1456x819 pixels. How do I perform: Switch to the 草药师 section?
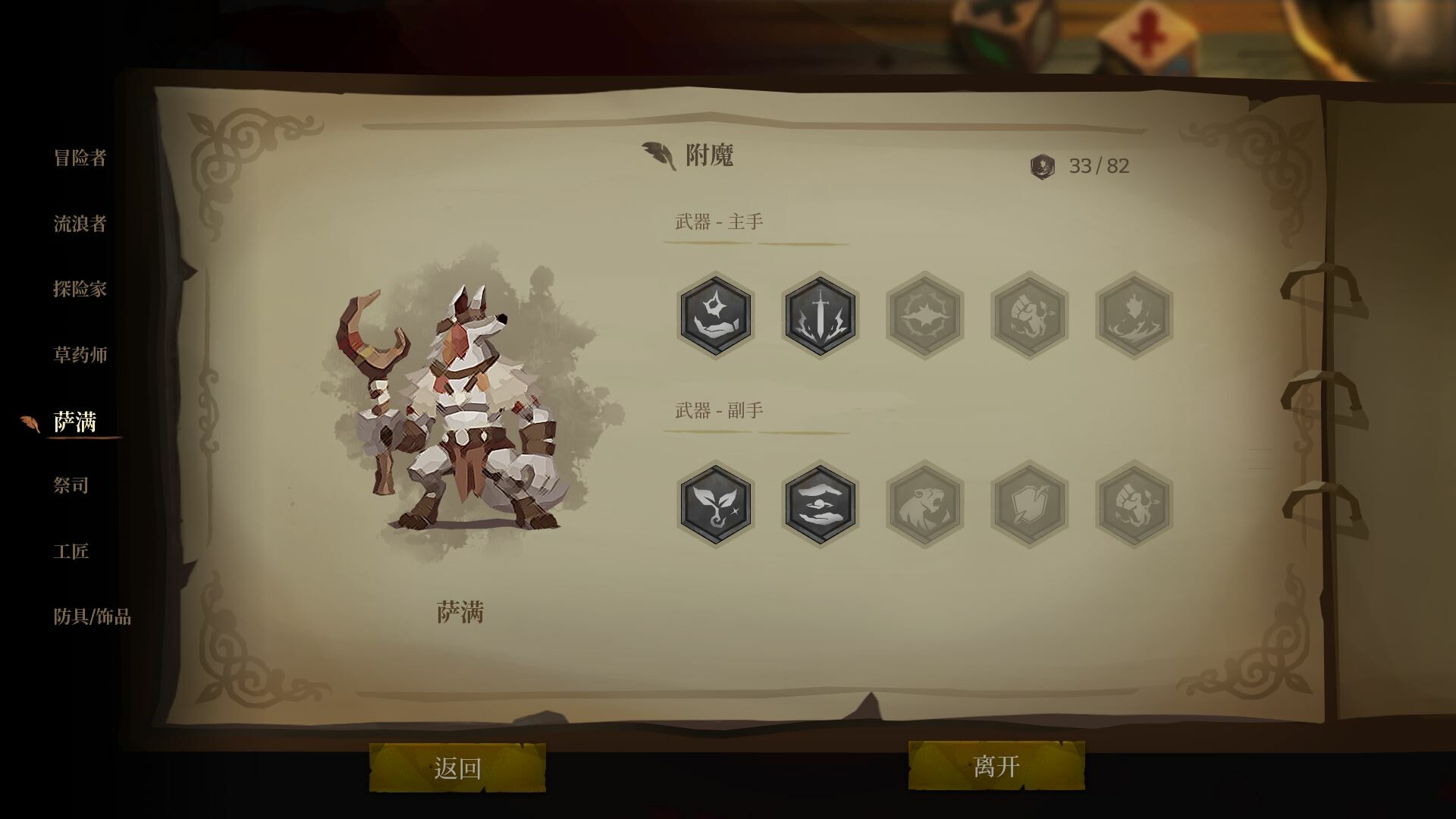click(80, 354)
